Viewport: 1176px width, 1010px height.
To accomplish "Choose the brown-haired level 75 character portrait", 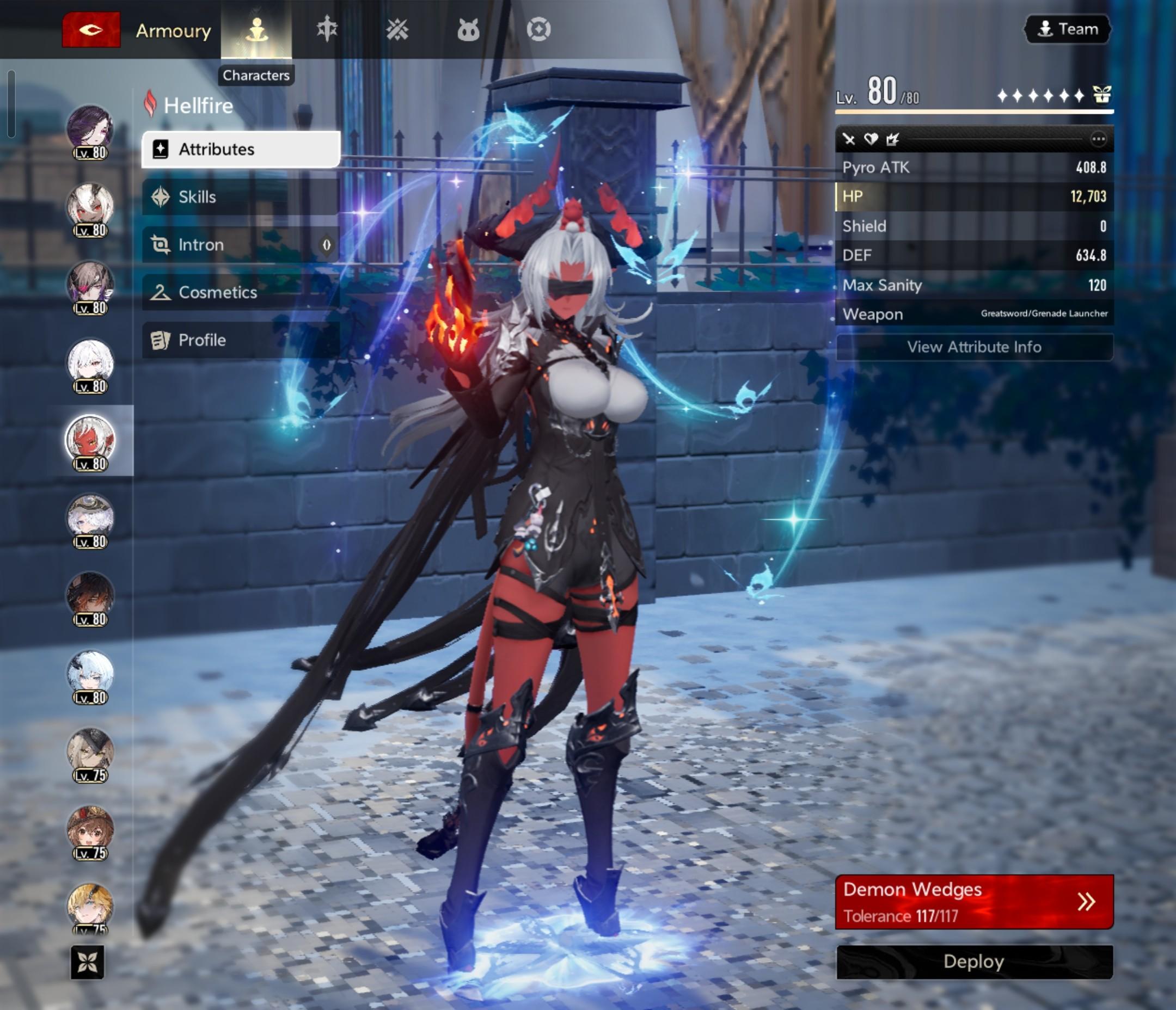I will [90, 829].
